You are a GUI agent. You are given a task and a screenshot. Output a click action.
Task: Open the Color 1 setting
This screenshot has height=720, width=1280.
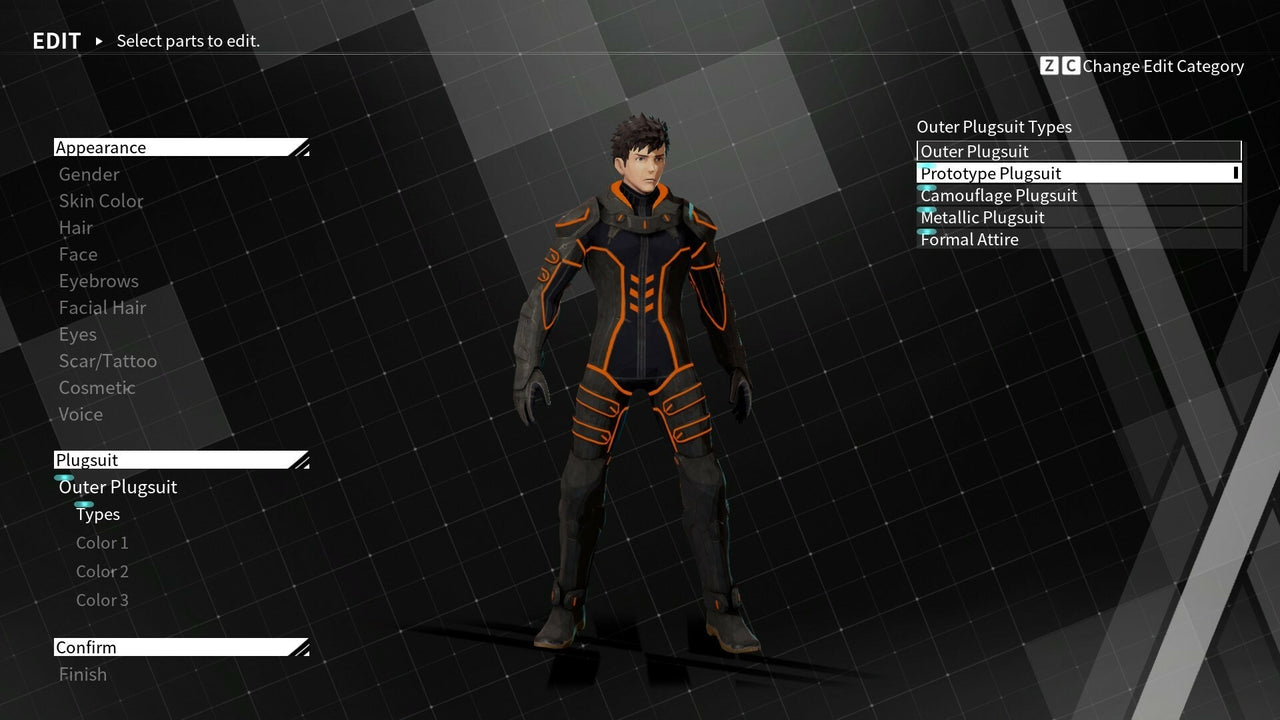(102, 542)
